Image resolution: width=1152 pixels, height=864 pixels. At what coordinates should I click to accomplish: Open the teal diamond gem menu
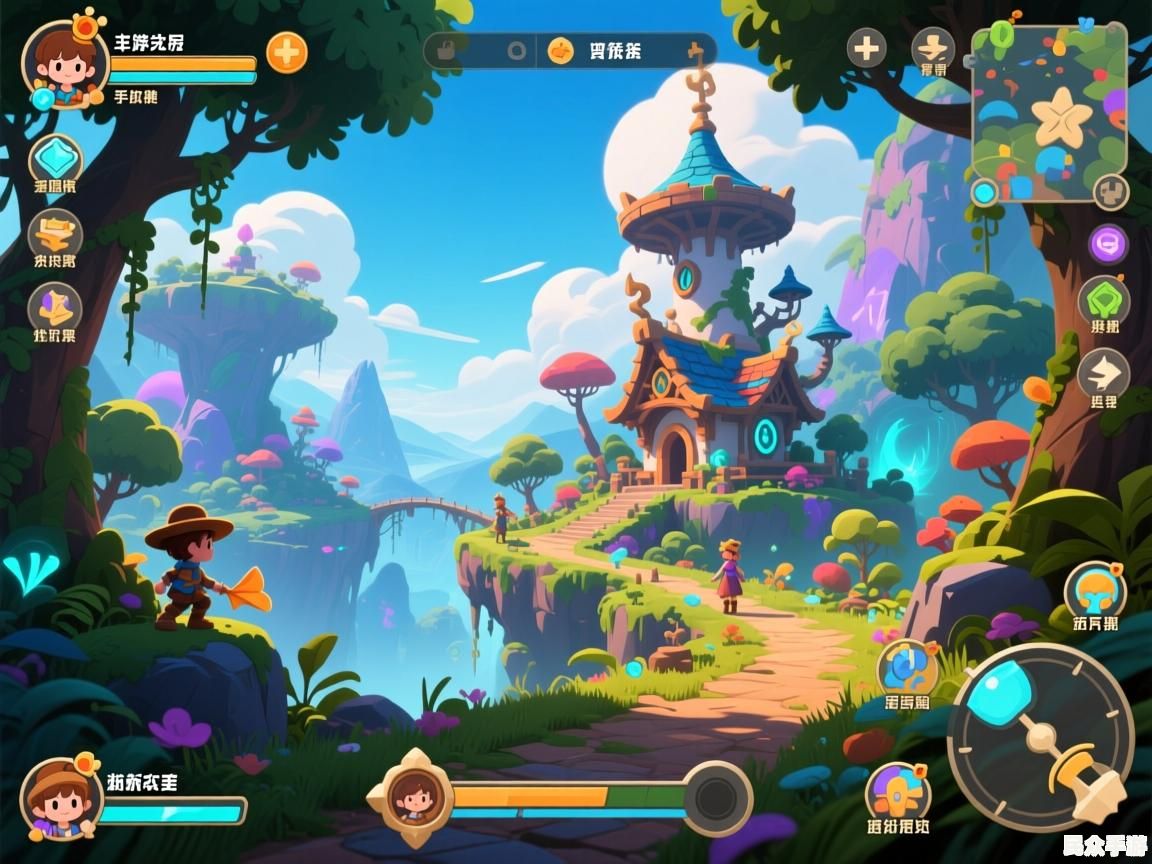click(55, 160)
